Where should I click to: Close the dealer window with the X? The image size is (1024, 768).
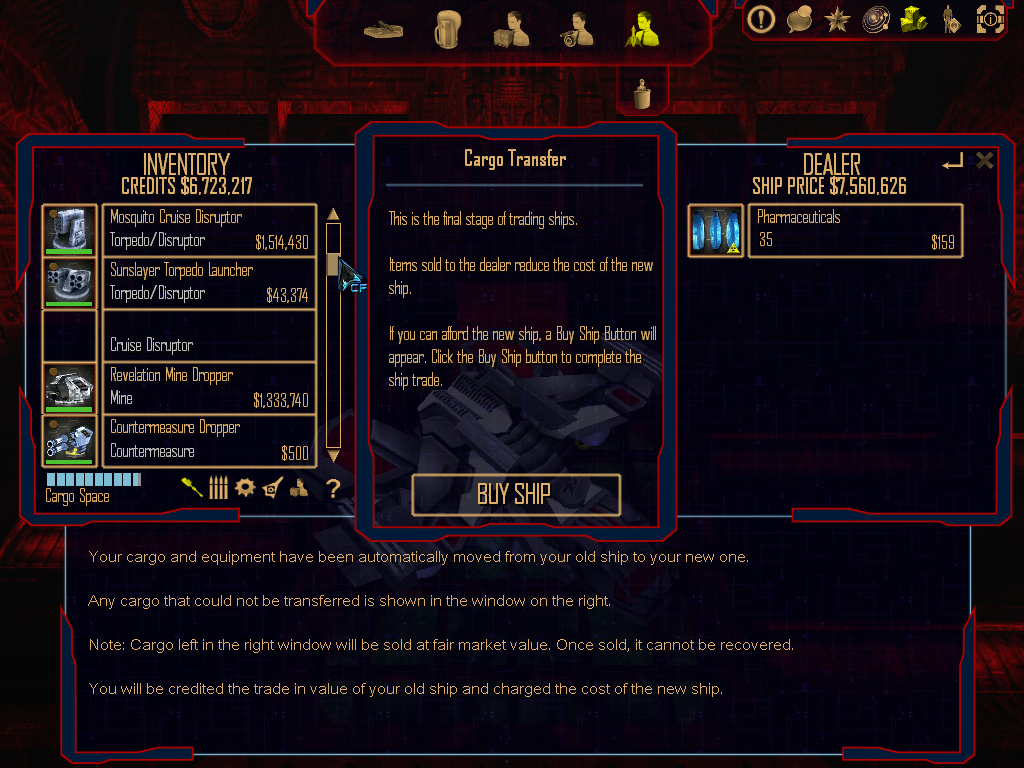click(x=985, y=161)
